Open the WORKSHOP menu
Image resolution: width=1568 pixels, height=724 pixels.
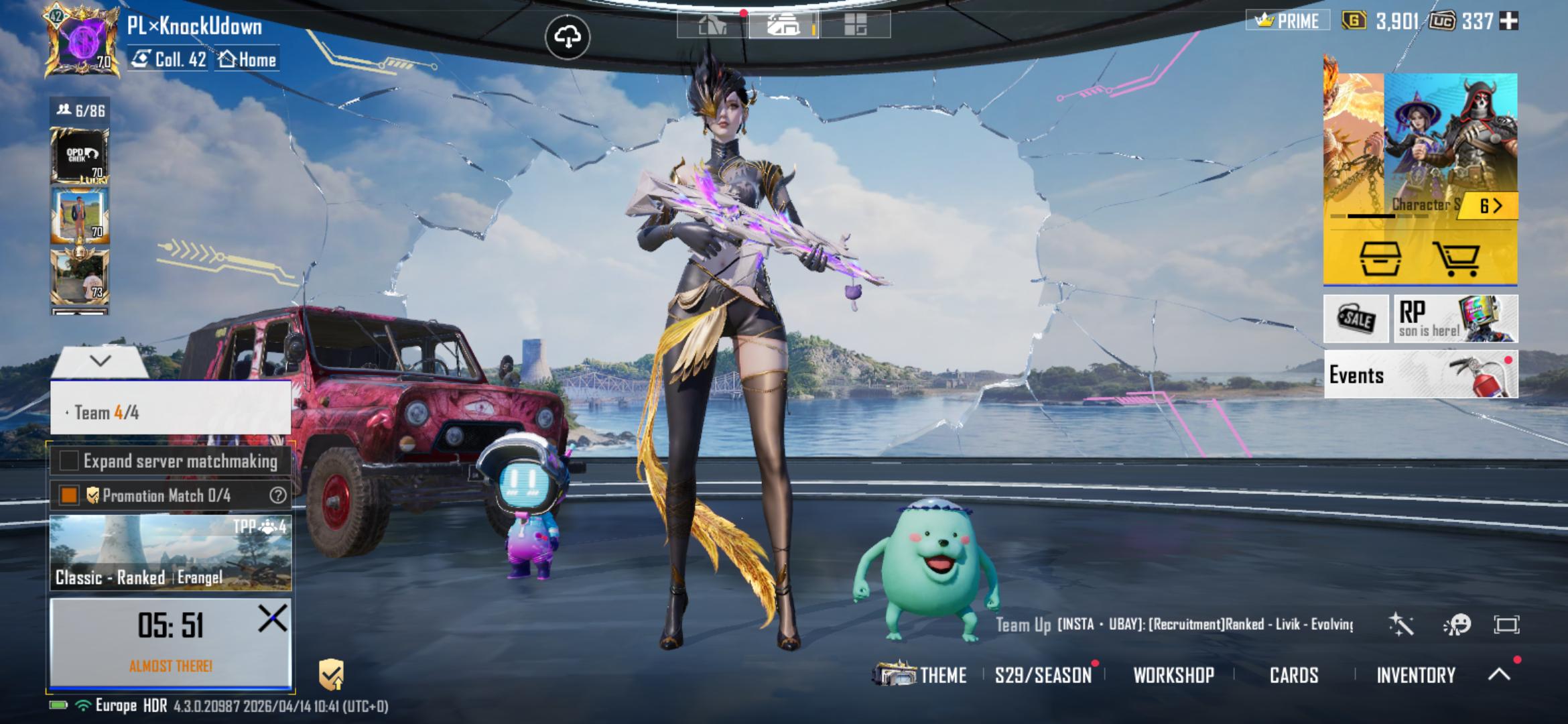[1173, 675]
